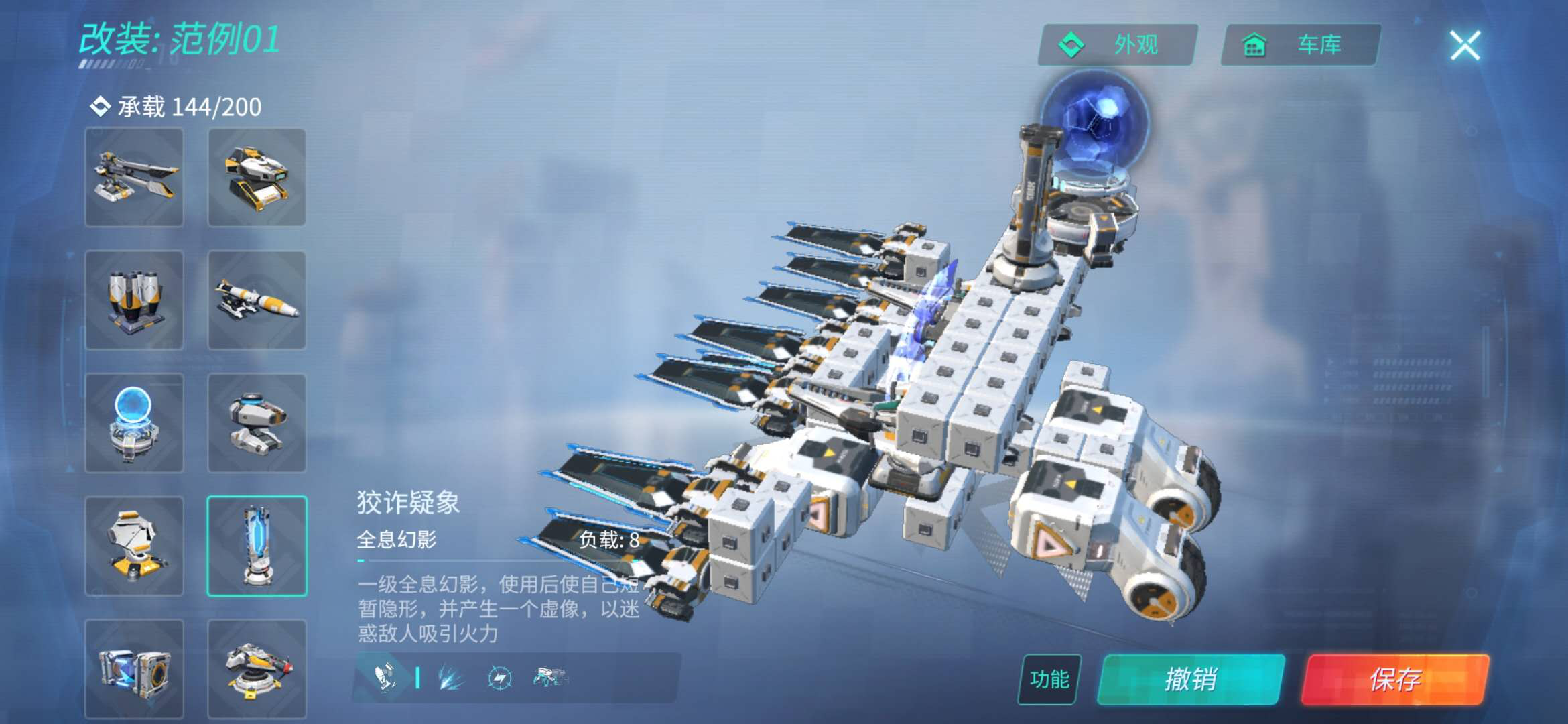Pick the radar dish part
Viewport: 1568px width, 724px height.
click(x=134, y=546)
